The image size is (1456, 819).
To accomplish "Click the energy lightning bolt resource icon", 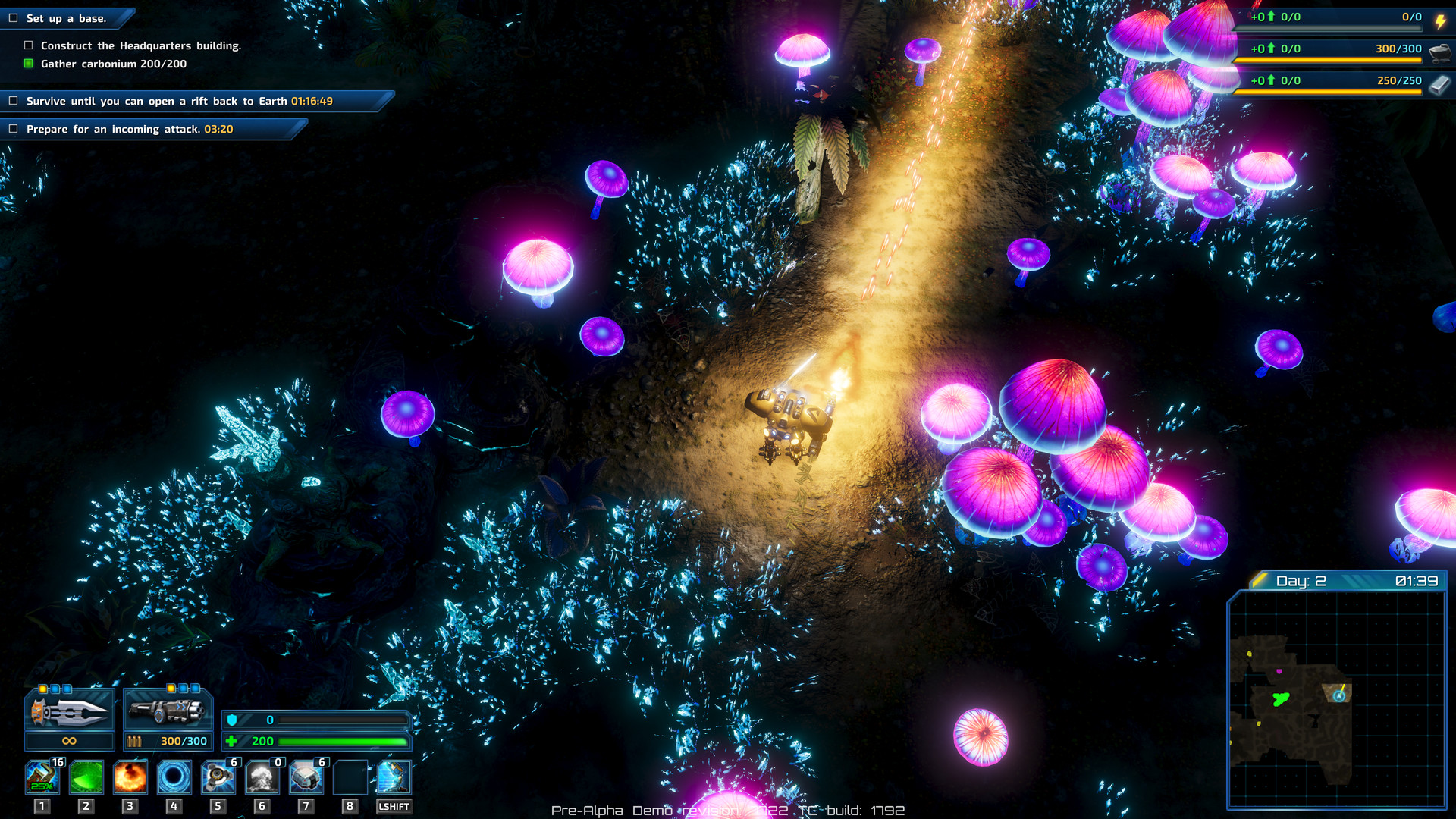I will tap(1441, 20).
